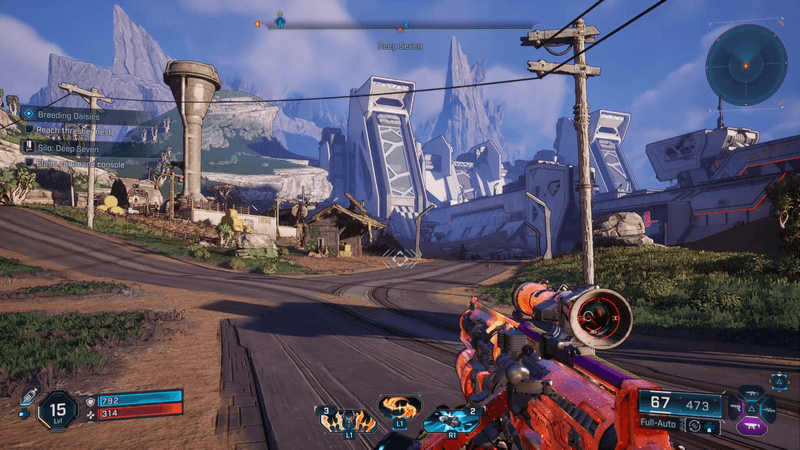
Task: Use the repair kit syringe icon
Action: pos(30,396)
